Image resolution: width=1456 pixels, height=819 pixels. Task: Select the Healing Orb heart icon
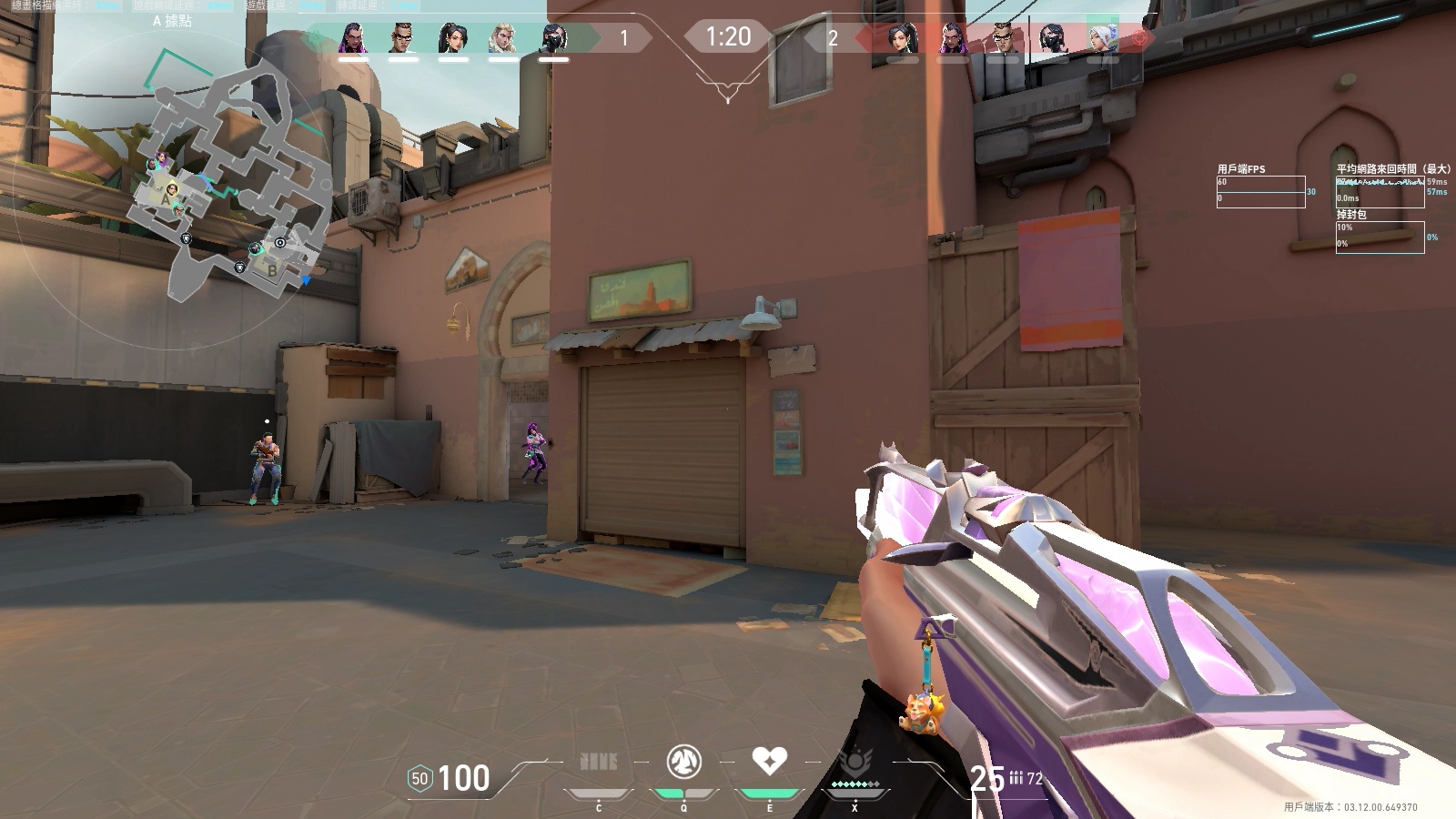coord(769,760)
